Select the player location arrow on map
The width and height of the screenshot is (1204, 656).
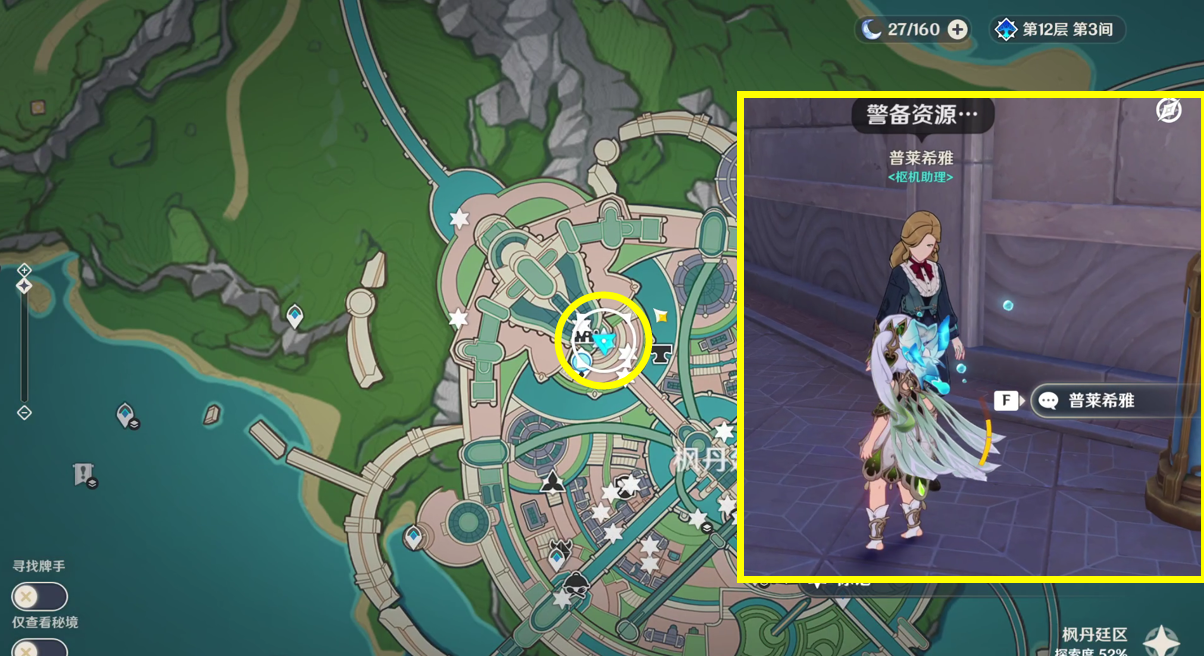point(603,342)
